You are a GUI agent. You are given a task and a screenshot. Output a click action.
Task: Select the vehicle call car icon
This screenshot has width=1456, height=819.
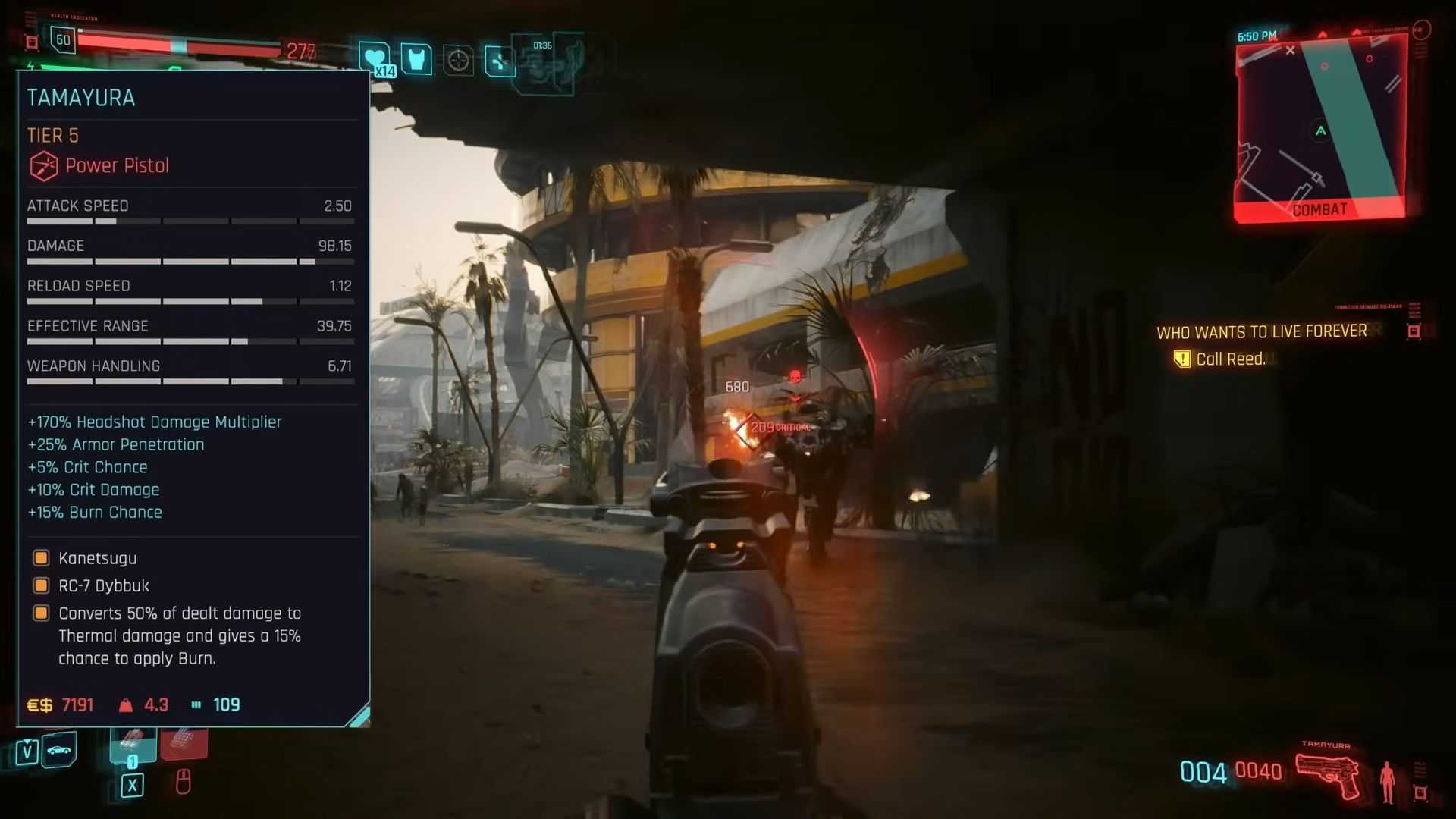pos(59,750)
